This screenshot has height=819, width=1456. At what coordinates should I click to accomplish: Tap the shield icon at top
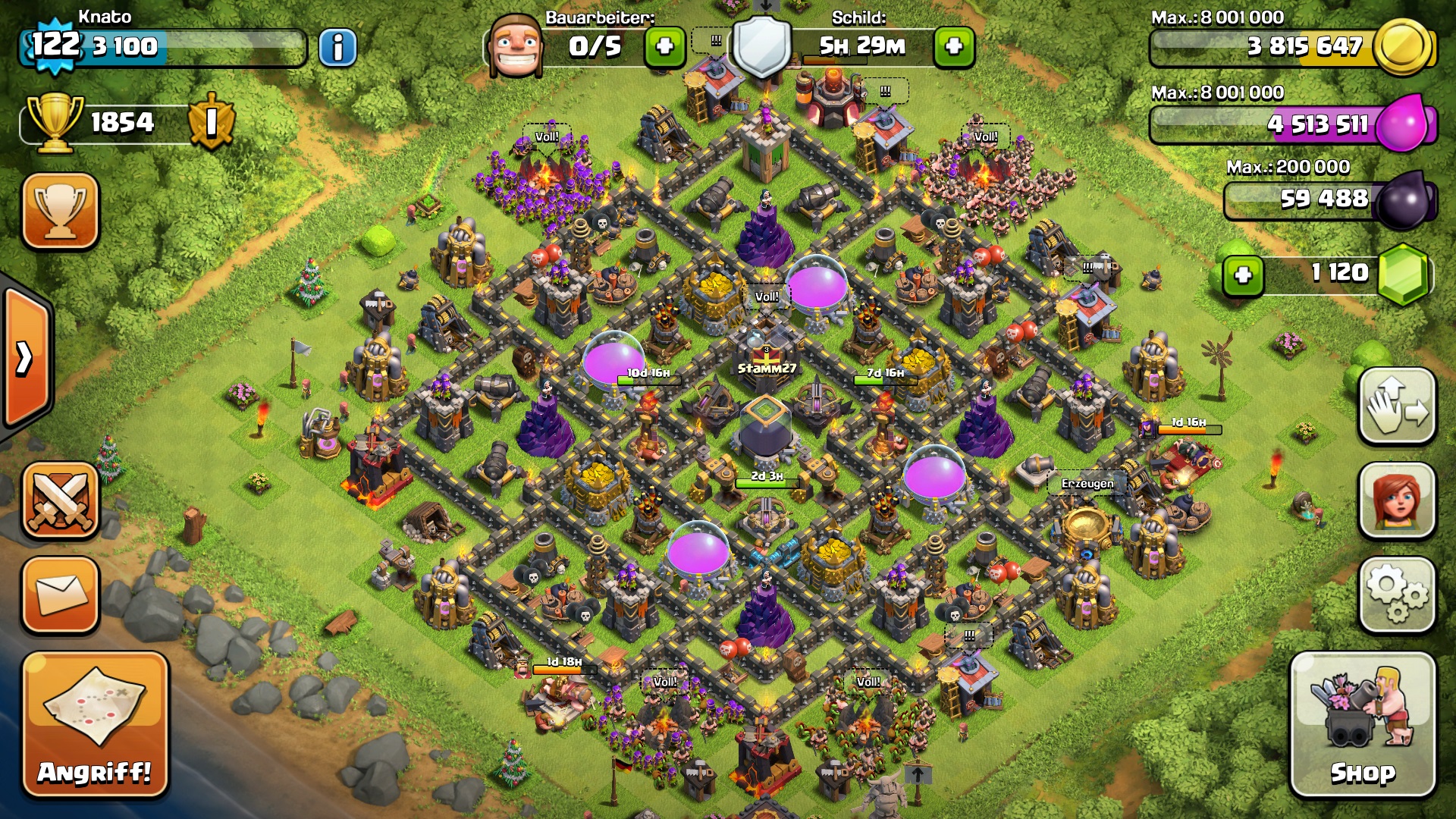click(761, 45)
